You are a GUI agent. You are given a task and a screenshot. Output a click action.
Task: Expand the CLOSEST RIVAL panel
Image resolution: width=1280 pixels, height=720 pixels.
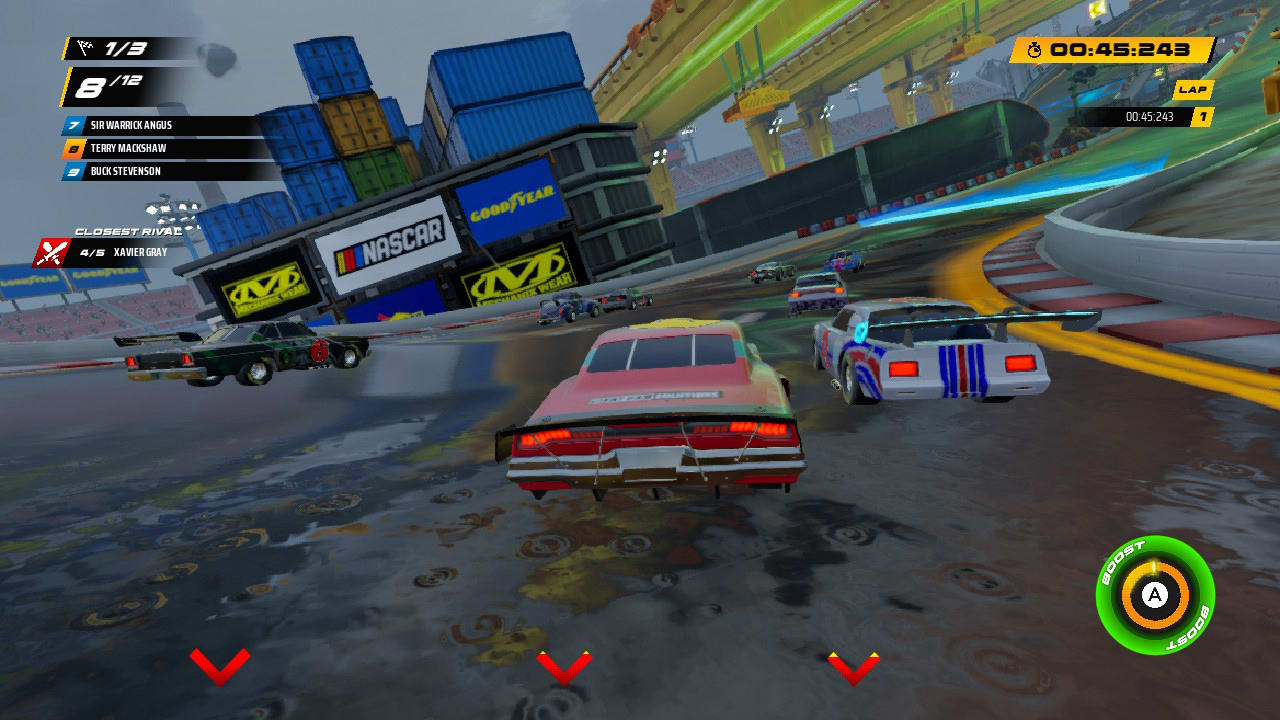pos(128,230)
